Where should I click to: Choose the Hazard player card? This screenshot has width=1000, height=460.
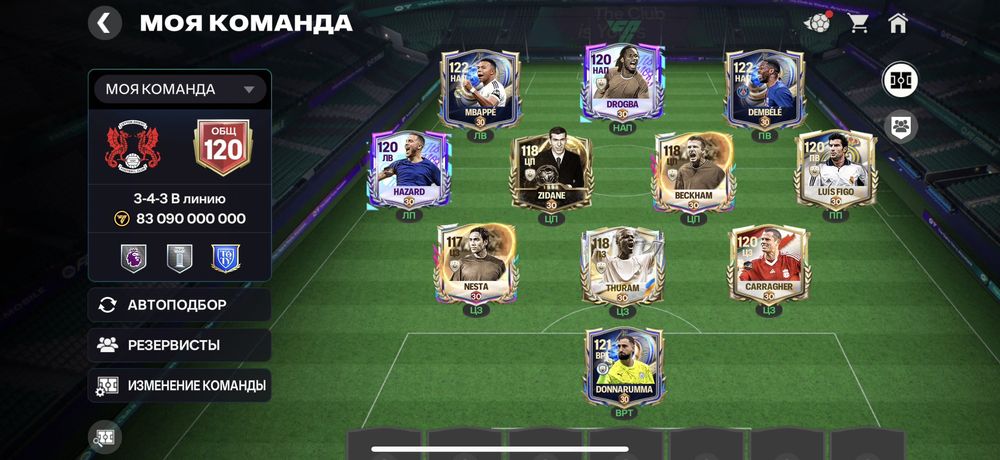click(409, 171)
